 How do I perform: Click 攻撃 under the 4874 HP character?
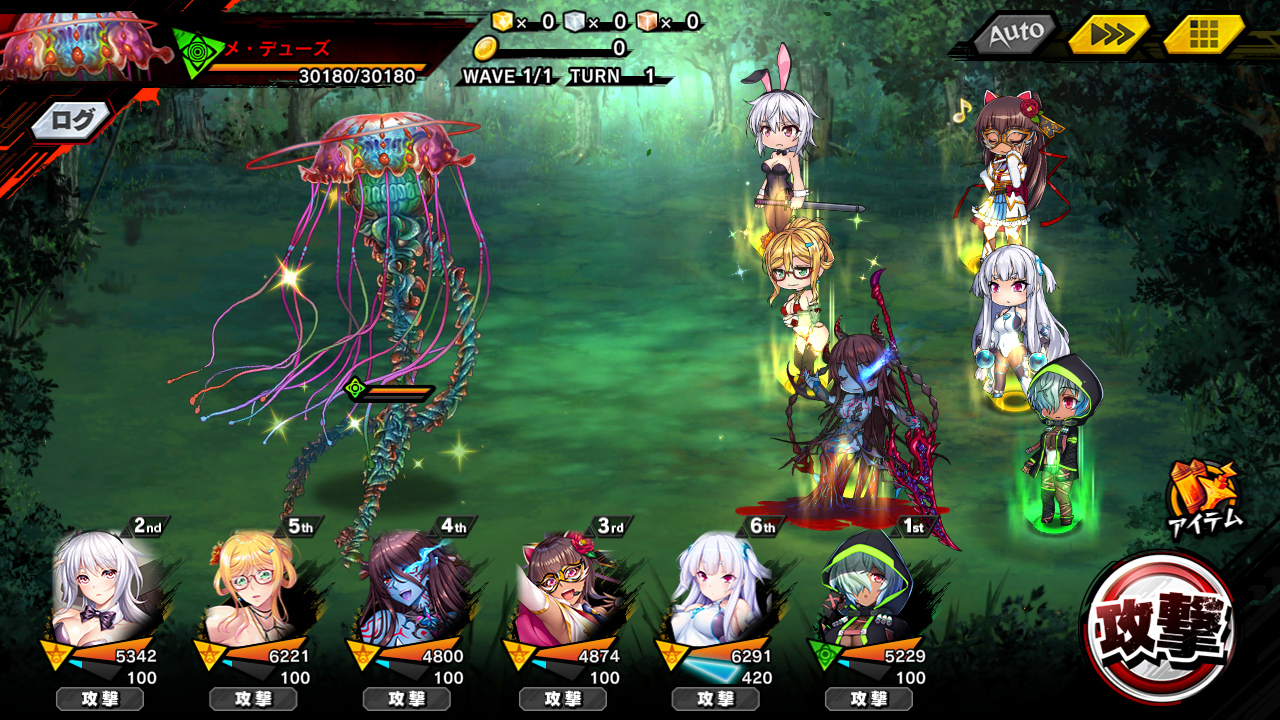[x=562, y=699]
